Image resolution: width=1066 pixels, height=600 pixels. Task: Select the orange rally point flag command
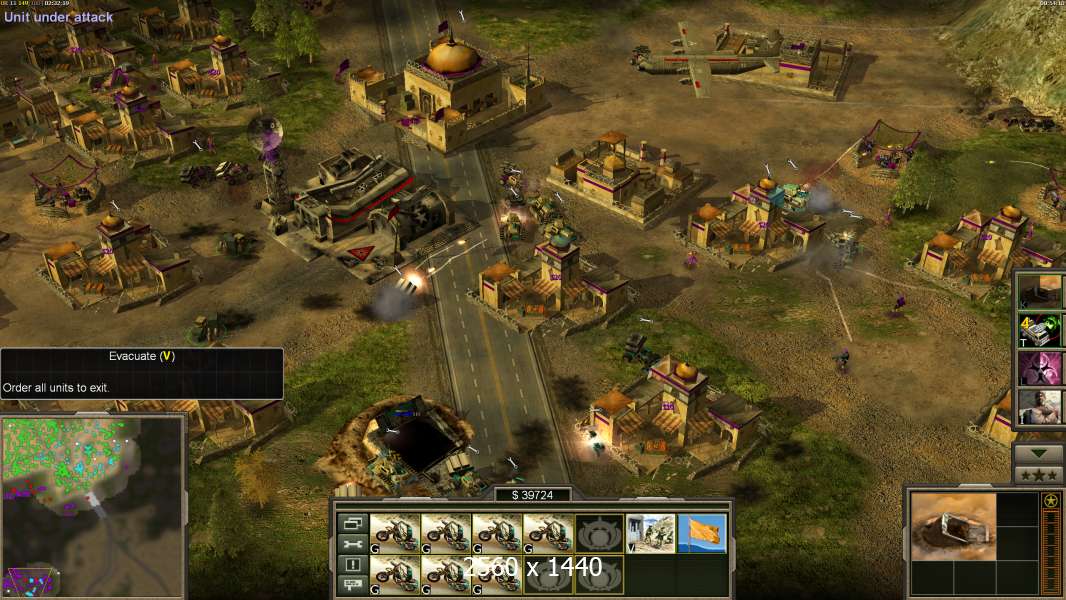click(x=702, y=533)
